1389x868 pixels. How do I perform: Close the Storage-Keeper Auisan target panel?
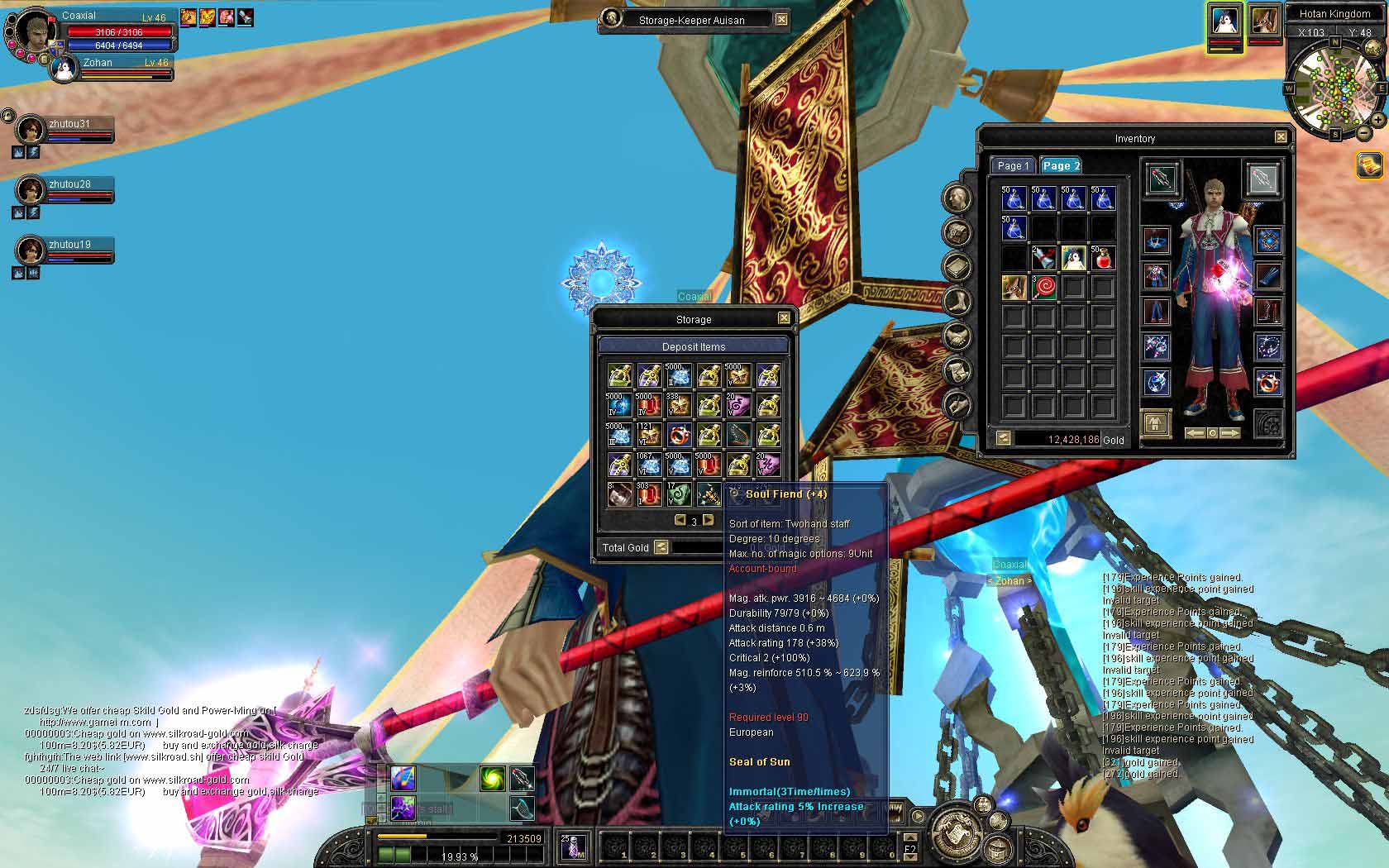781,19
